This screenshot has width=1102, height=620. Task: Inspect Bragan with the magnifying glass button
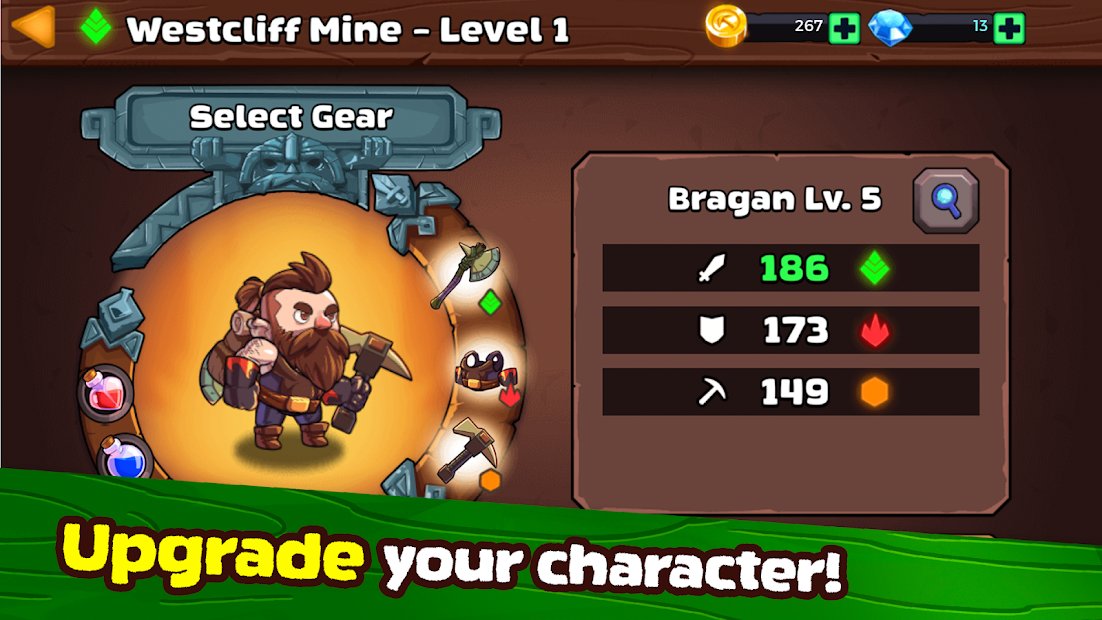click(x=945, y=200)
